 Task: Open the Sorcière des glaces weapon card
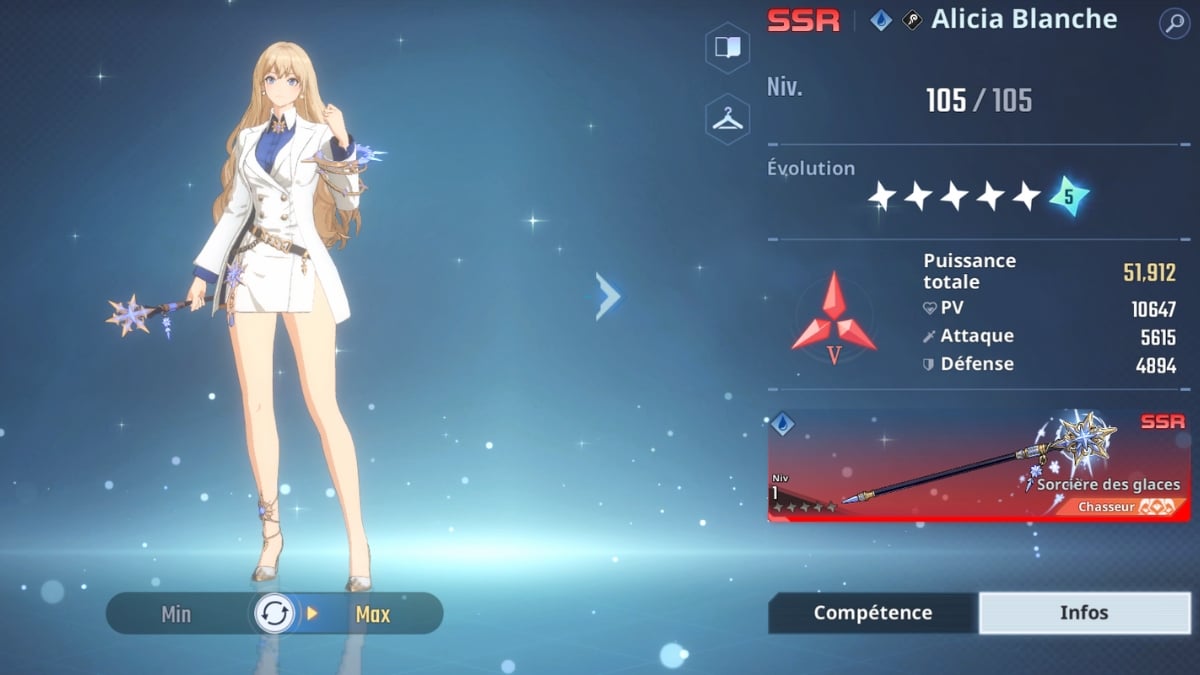coord(978,466)
